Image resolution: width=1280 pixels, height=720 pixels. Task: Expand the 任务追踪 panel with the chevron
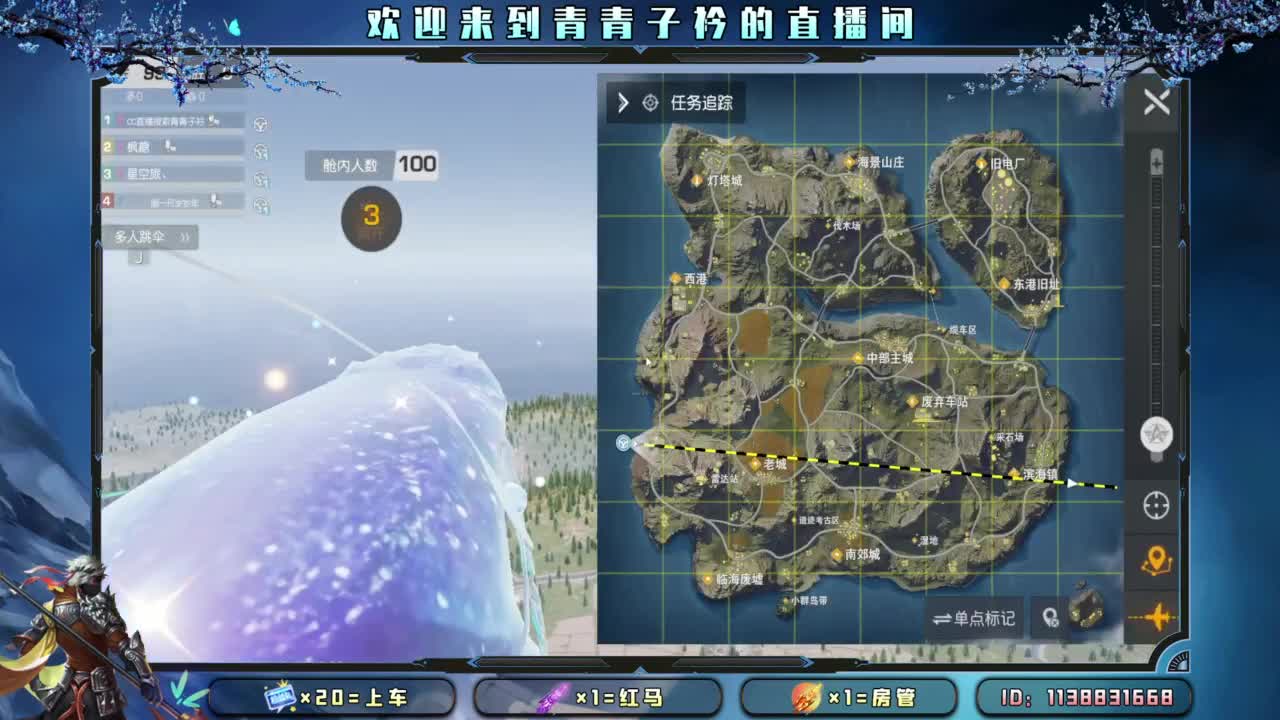621,102
